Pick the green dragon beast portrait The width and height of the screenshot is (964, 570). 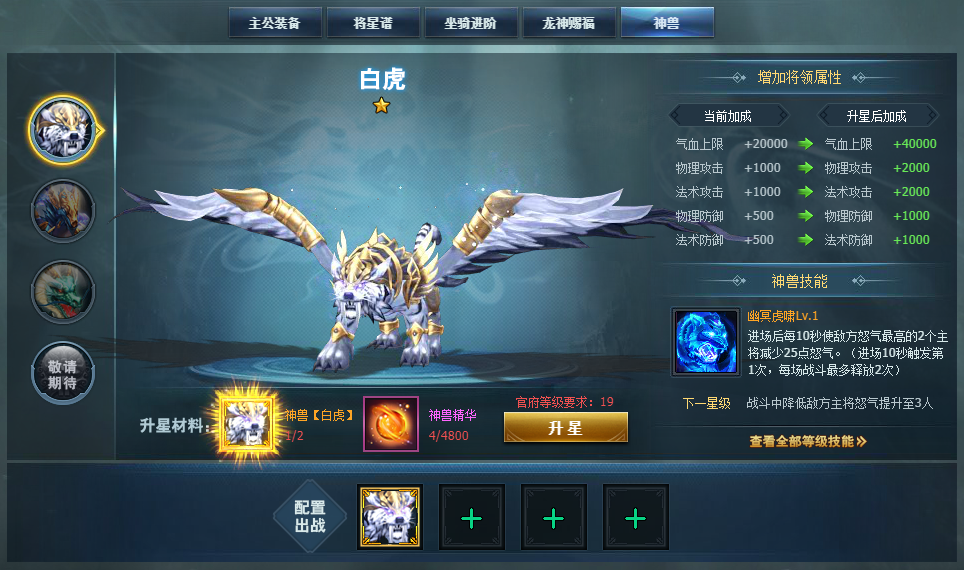[x=63, y=292]
